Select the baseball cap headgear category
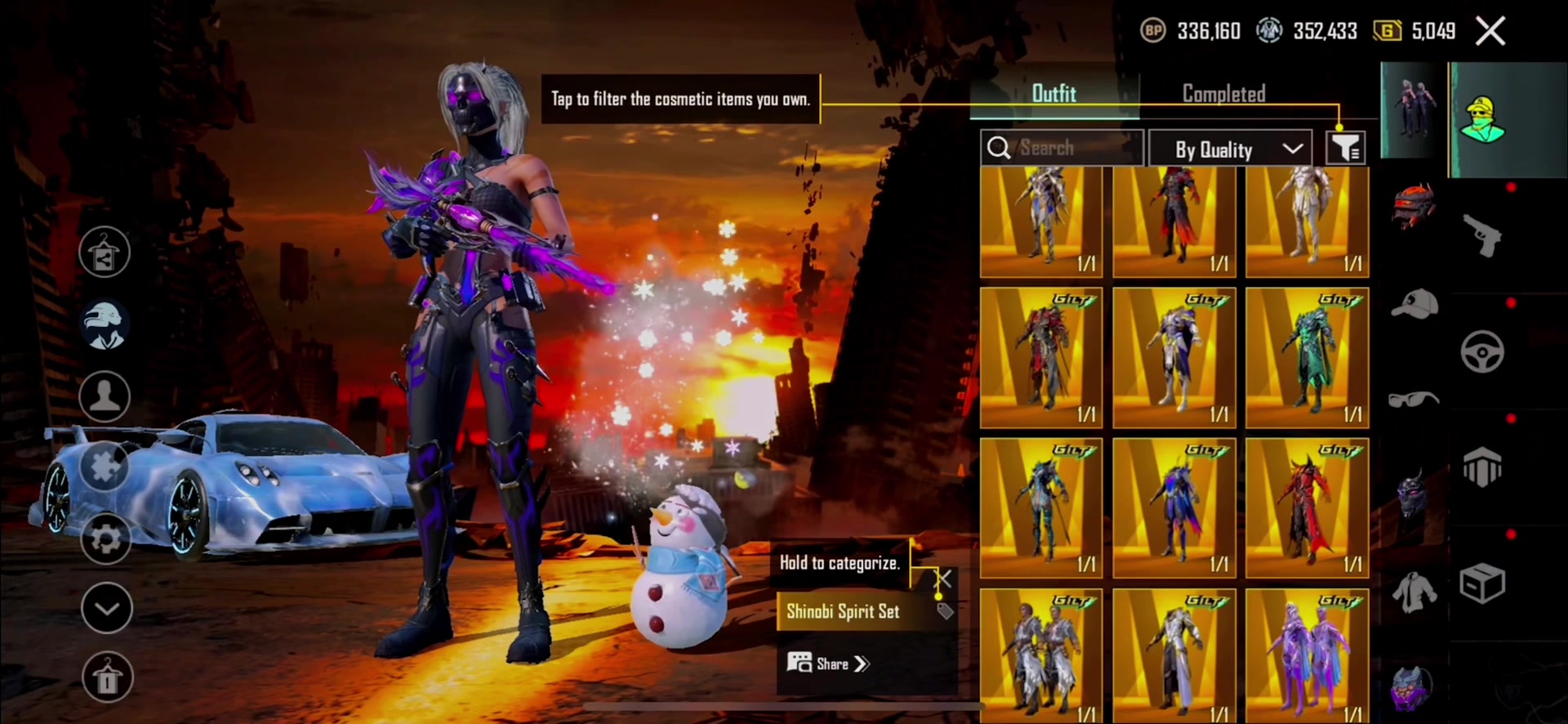Screen dimensions: 1568x724 1414,304
